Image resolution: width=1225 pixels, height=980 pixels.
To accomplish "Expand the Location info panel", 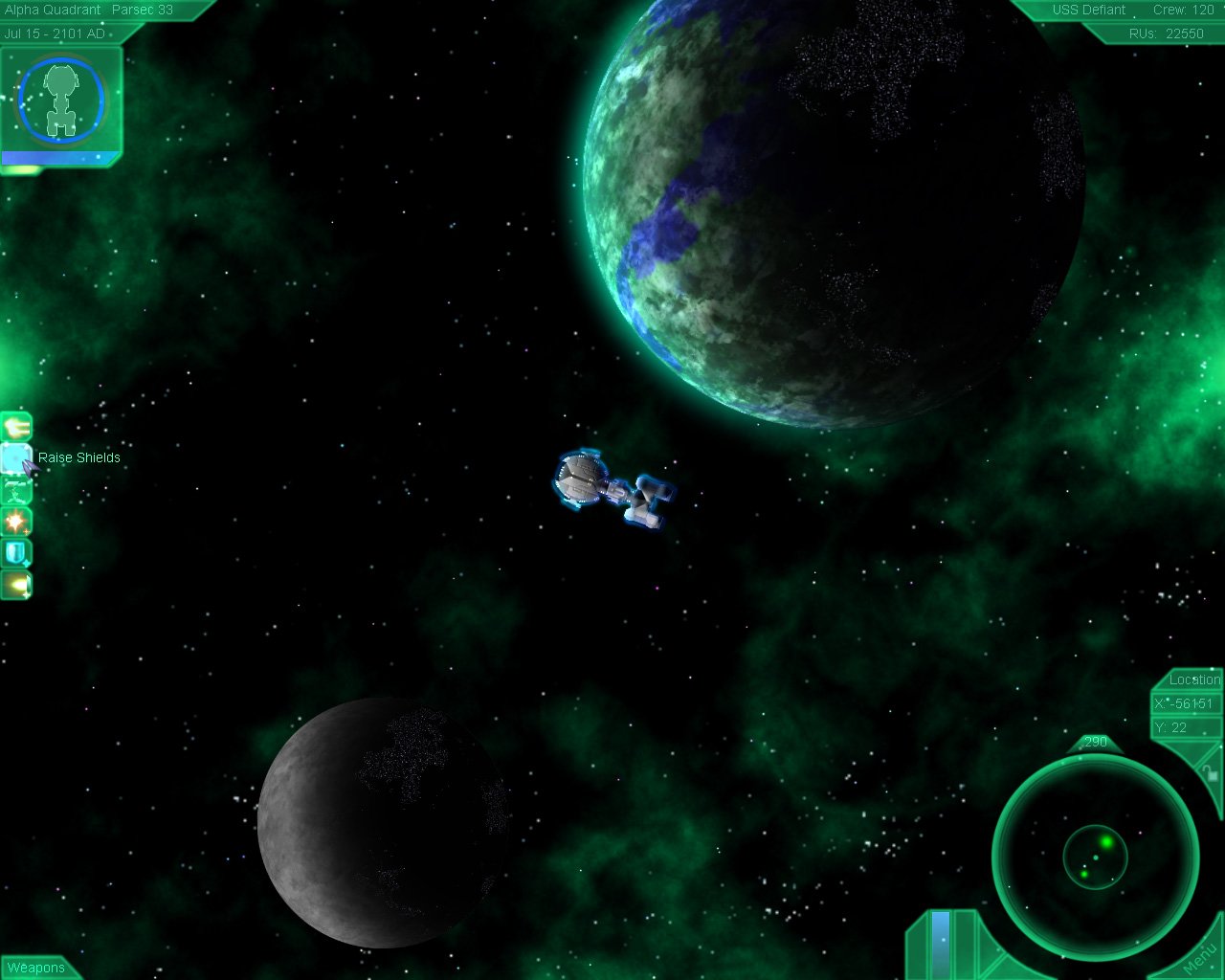I will pos(1192,680).
